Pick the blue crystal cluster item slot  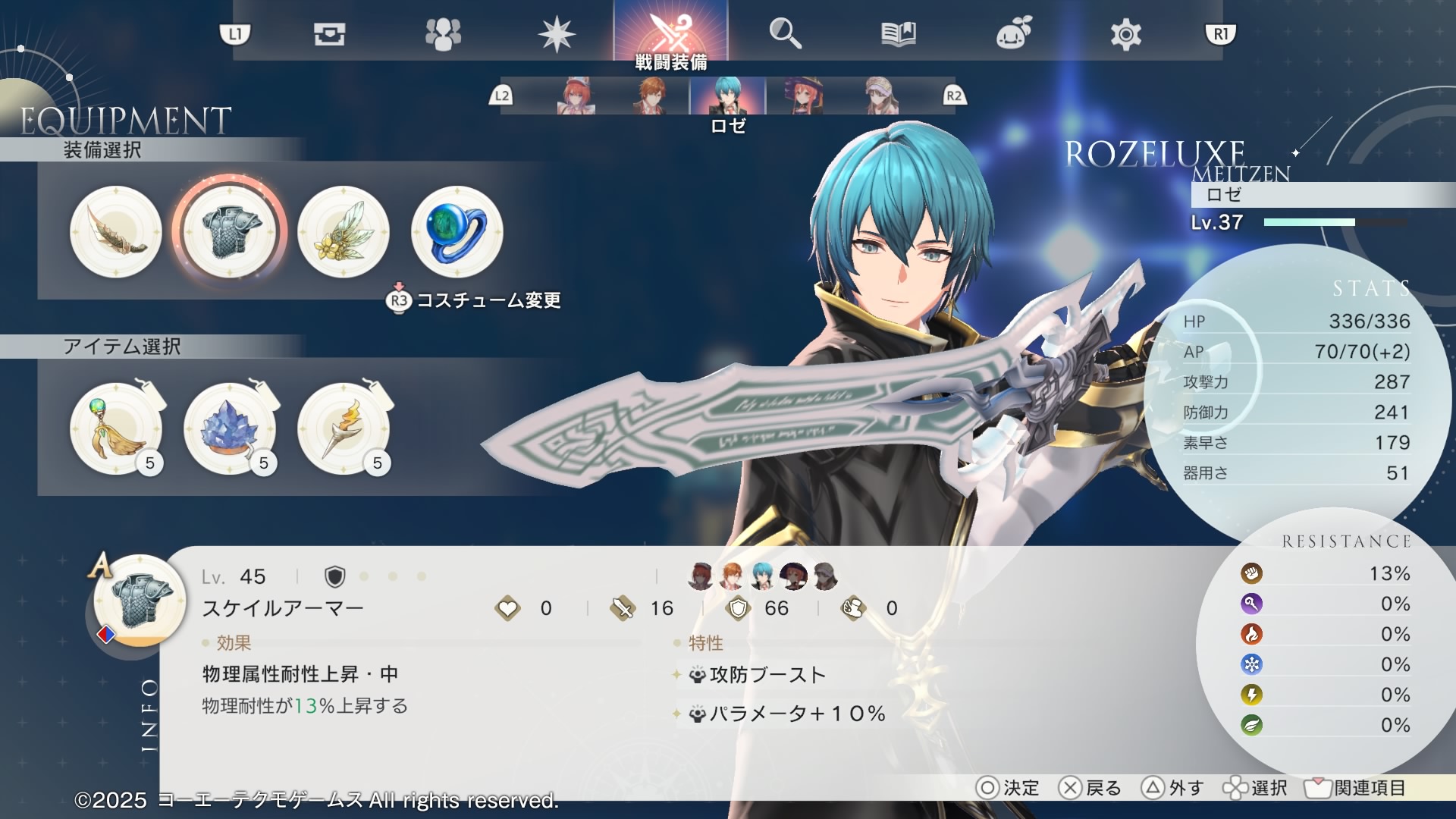[x=230, y=428]
